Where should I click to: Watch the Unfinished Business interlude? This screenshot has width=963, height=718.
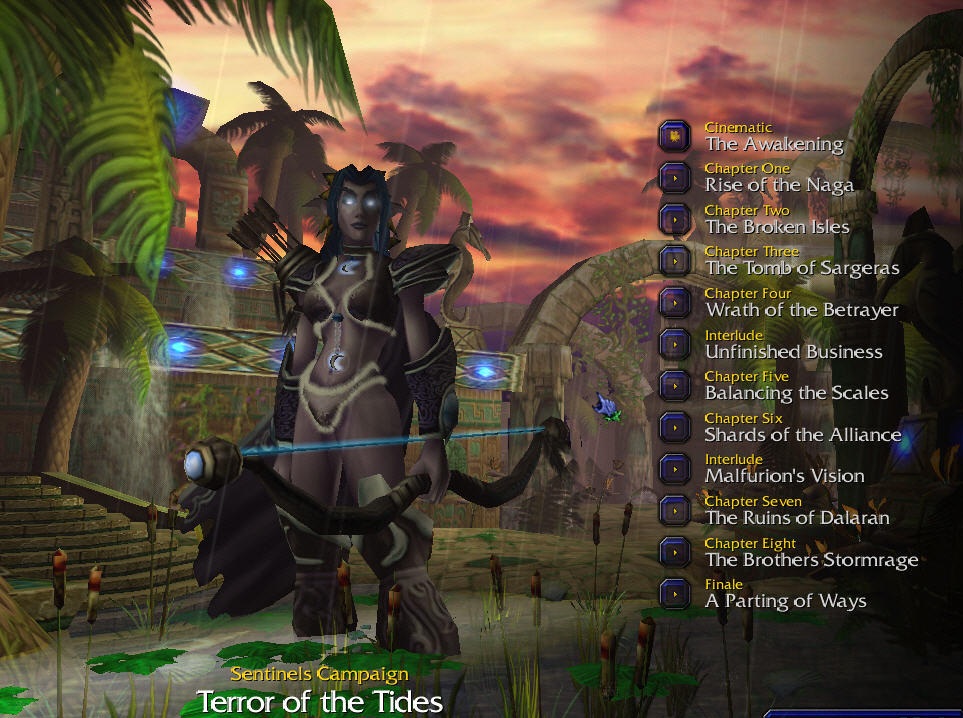tap(675, 344)
